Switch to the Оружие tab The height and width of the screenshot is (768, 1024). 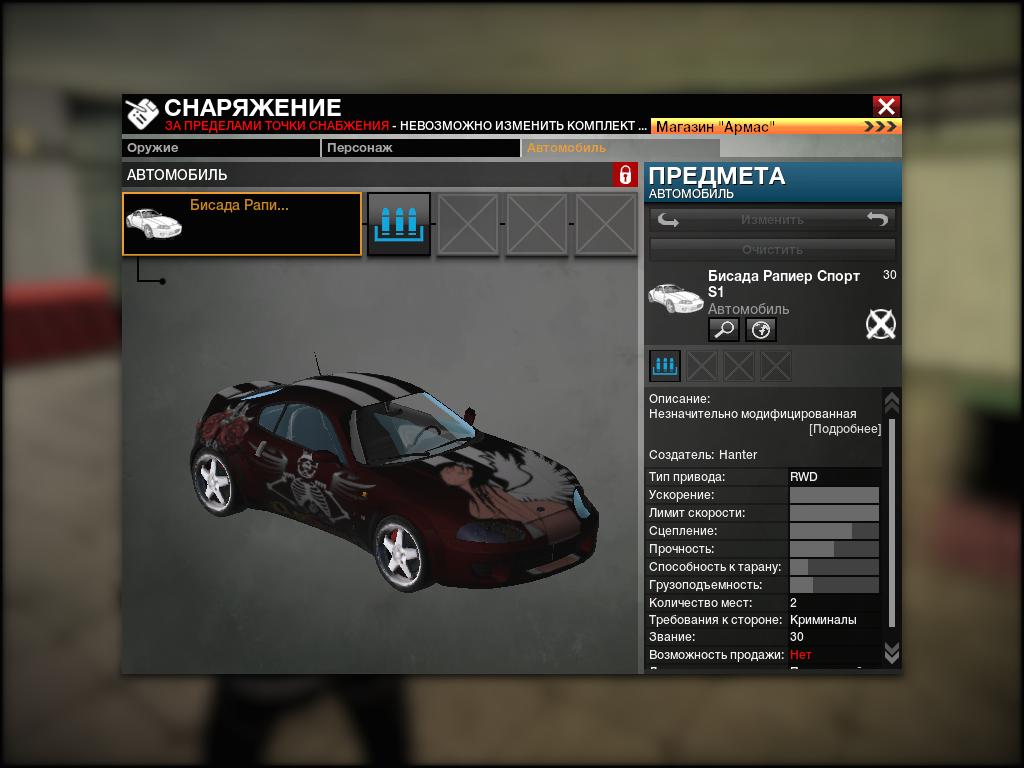[221, 148]
